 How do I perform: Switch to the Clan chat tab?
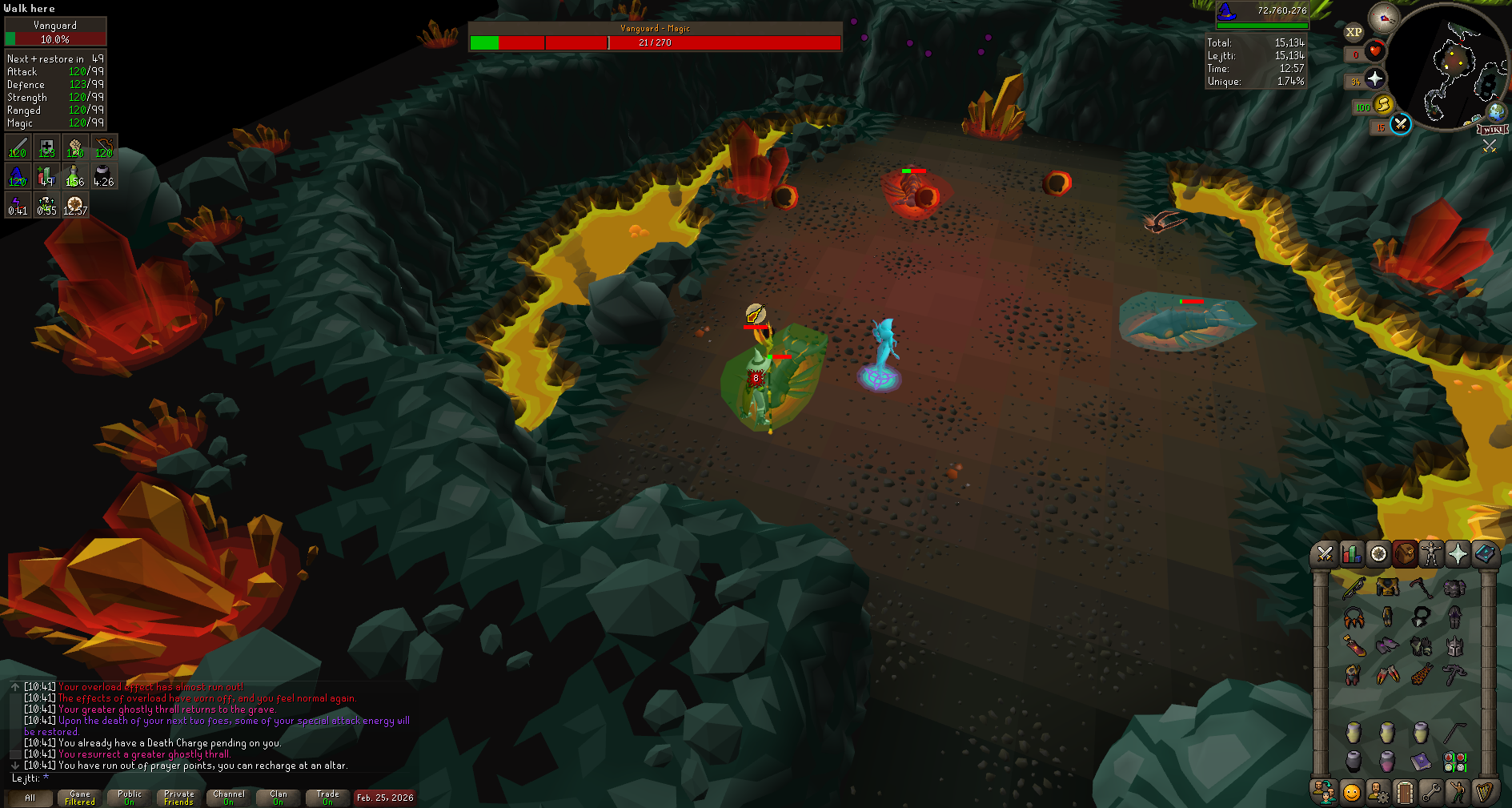pos(278,798)
